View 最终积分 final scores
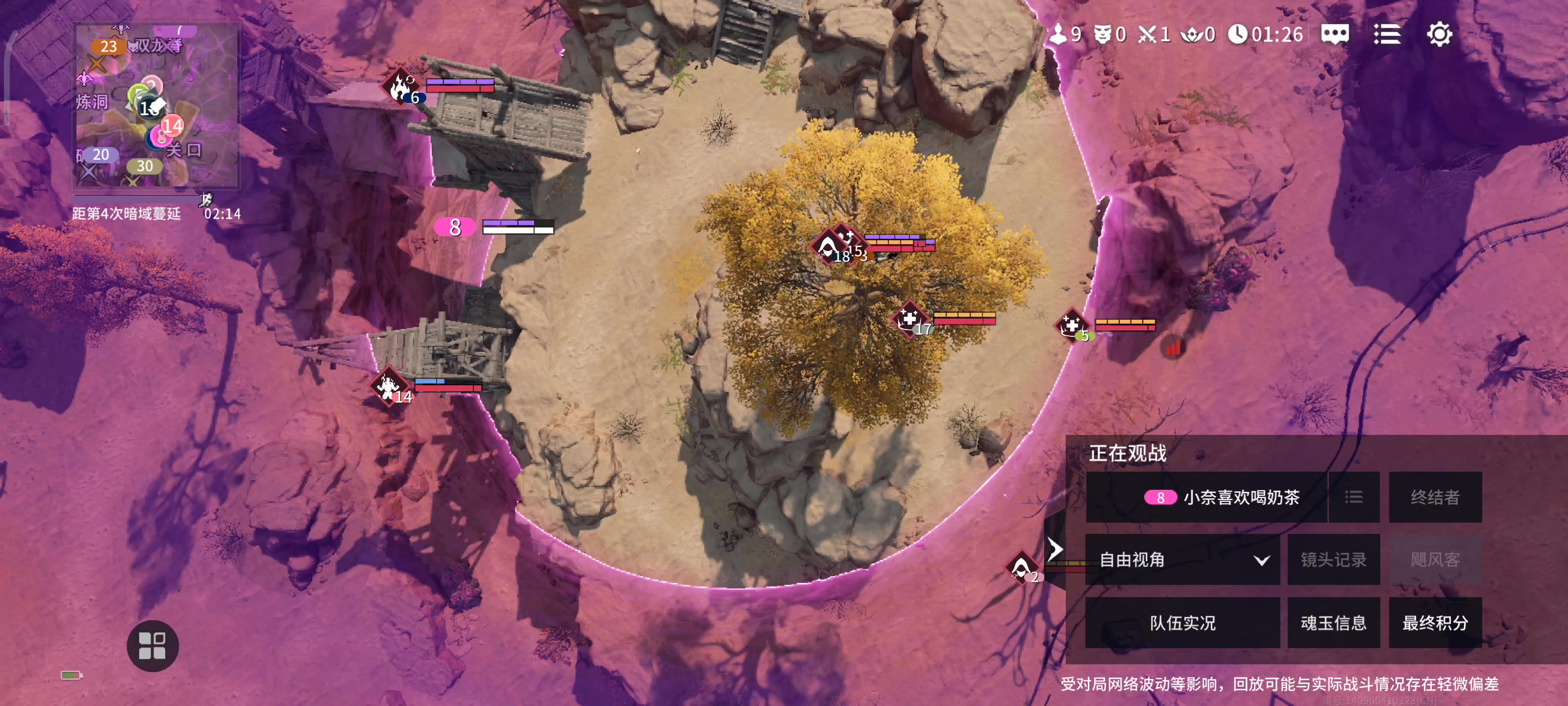The width and height of the screenshot is (1568, 706). pyautogui.click(x=1435, y=623)
